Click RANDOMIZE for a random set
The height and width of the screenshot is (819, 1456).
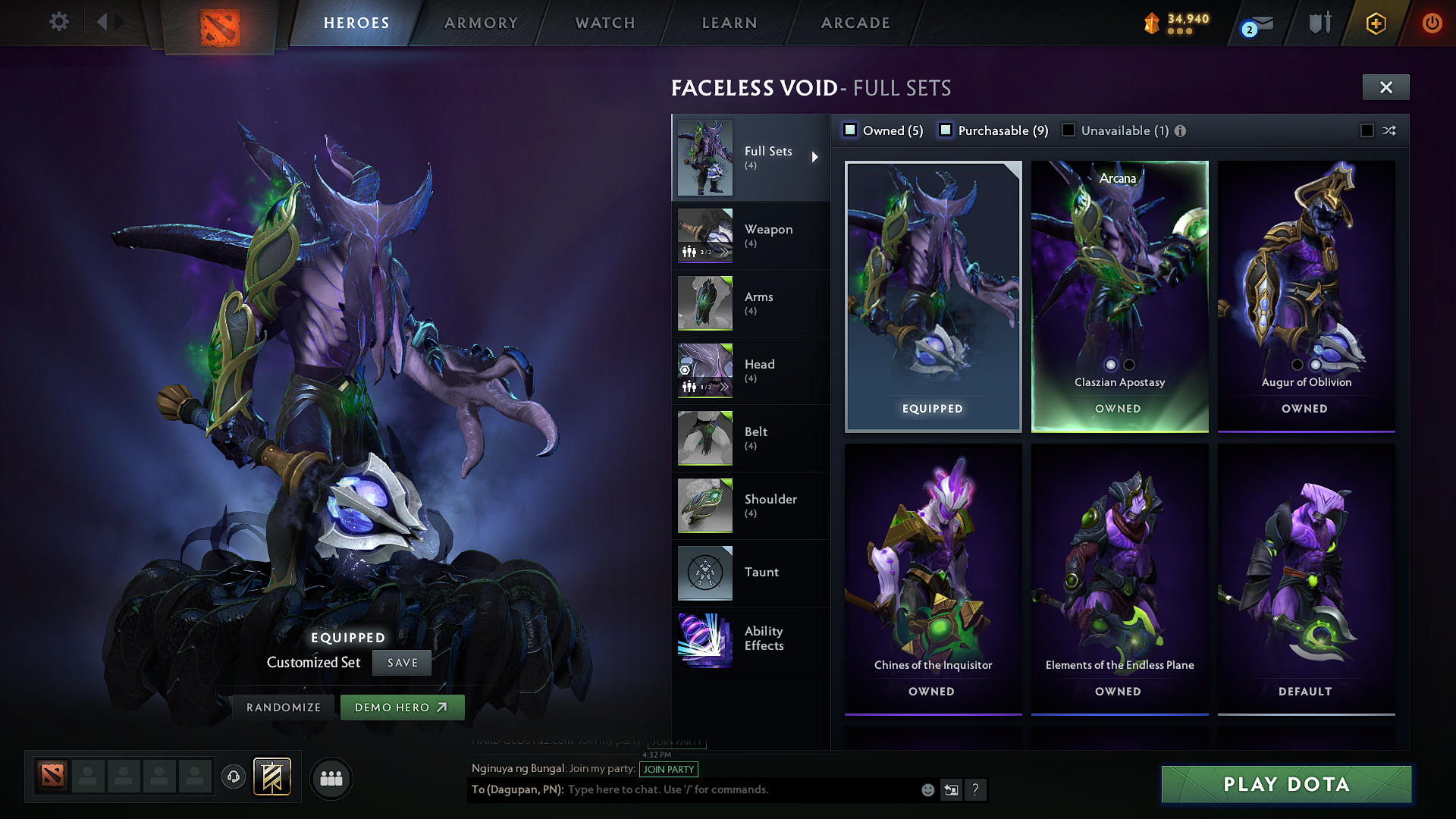283,706
